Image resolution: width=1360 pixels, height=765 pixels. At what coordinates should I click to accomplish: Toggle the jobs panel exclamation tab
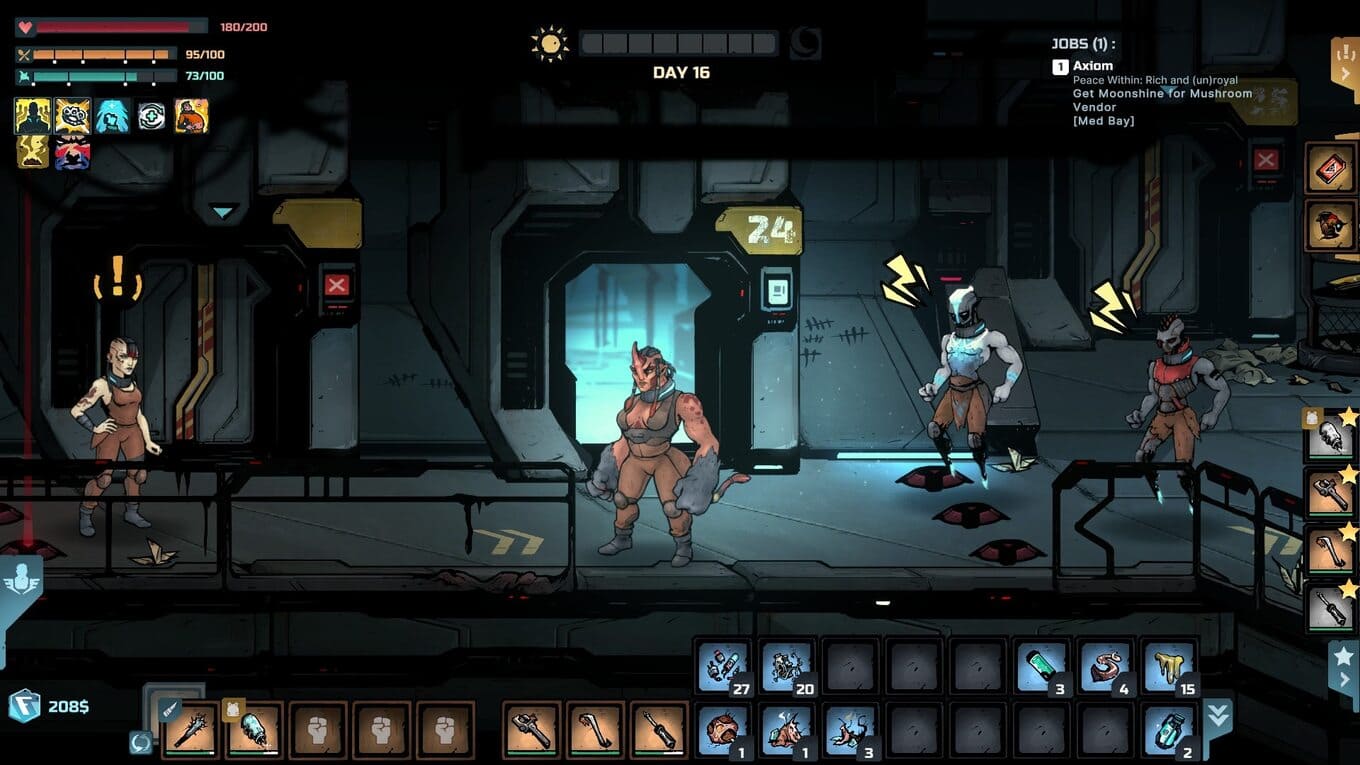(x=1344, y=60)
